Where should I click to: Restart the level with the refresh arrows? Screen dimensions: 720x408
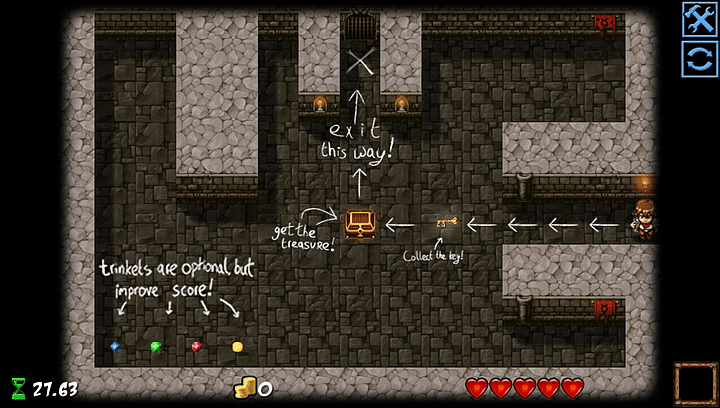[x=698, y=59]
